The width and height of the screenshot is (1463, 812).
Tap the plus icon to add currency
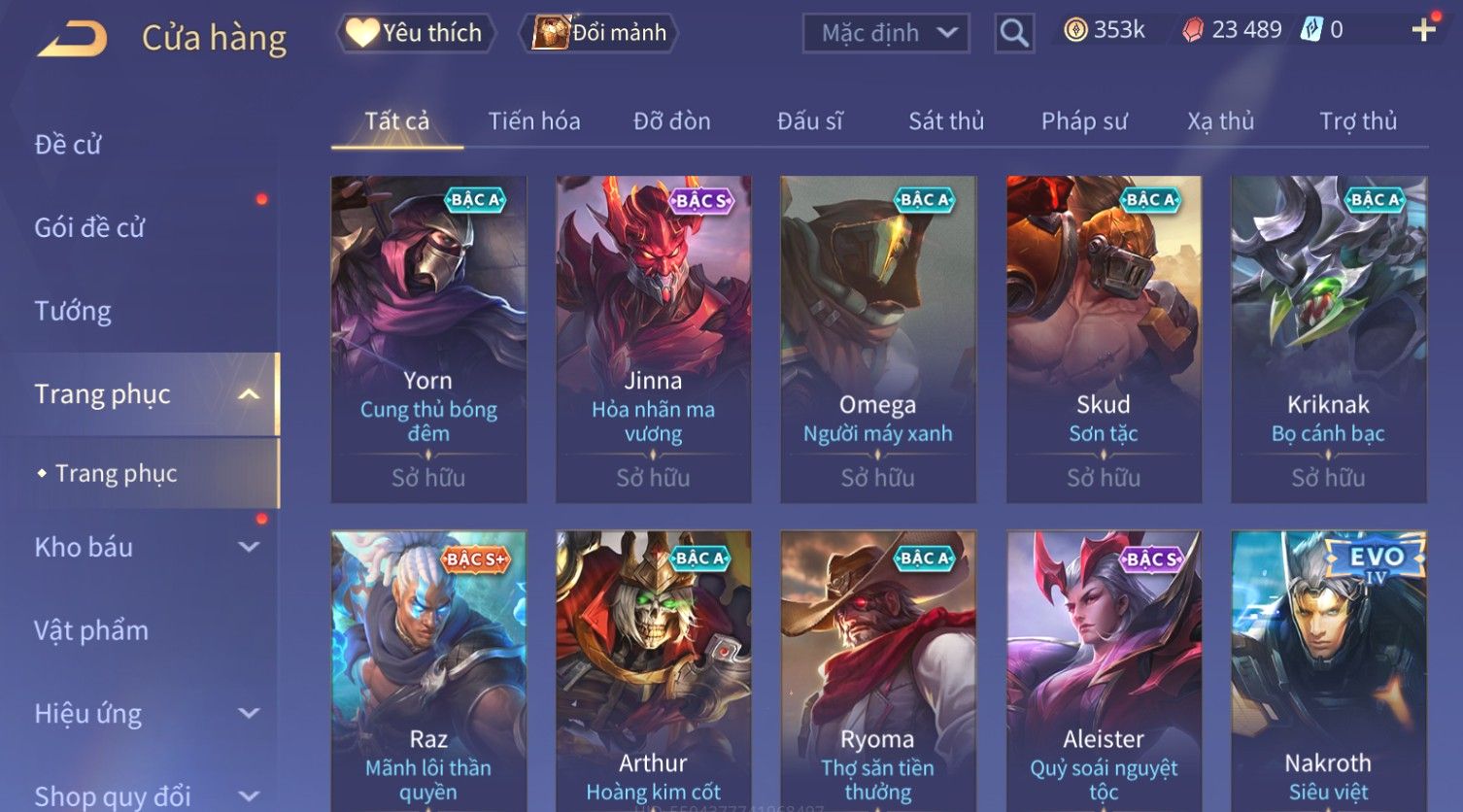pos(1423,30)
